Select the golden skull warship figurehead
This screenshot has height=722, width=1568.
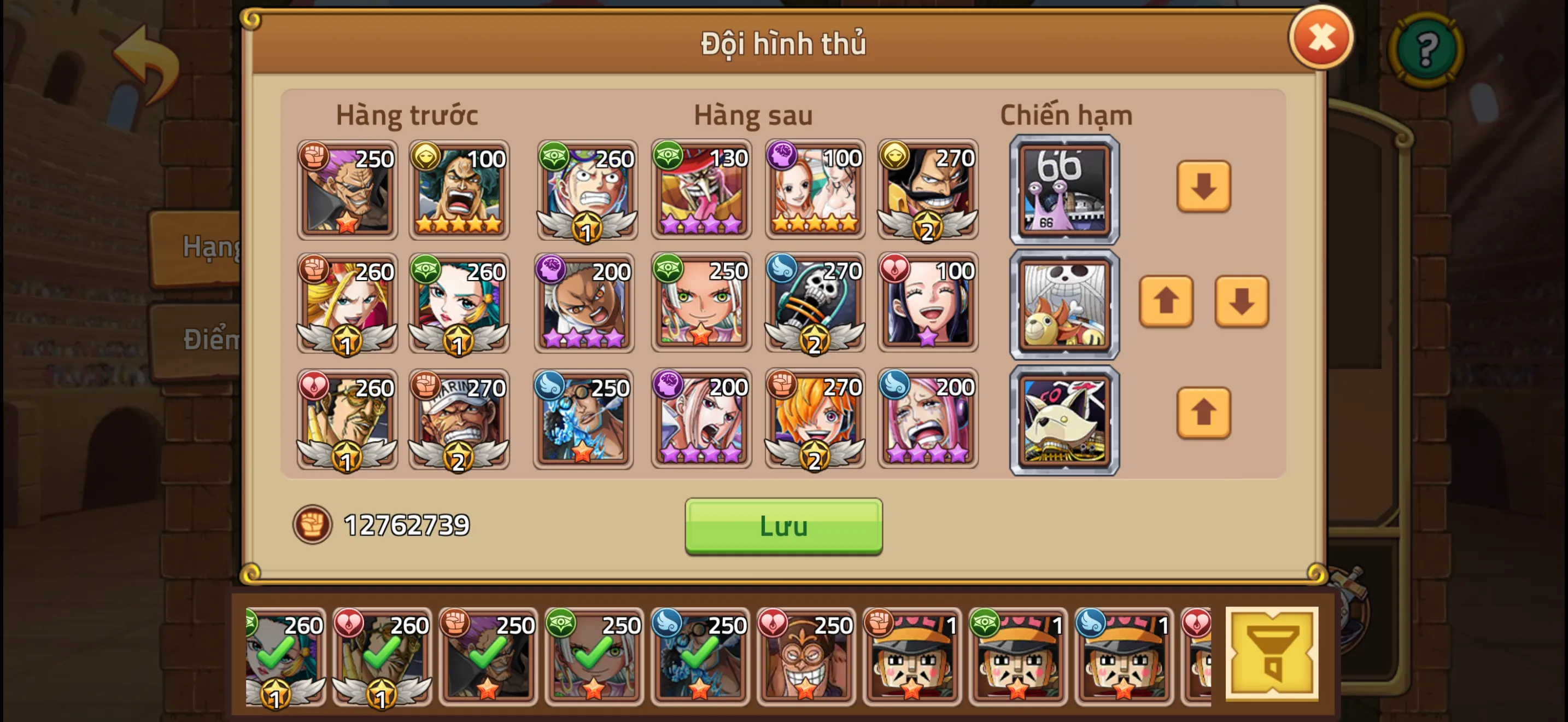(x=1064, y=303)
